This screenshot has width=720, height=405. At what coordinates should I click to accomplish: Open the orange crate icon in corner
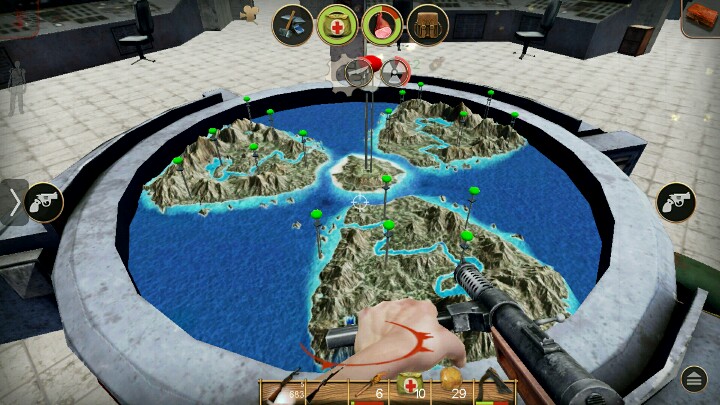click(x=700, y=18)
